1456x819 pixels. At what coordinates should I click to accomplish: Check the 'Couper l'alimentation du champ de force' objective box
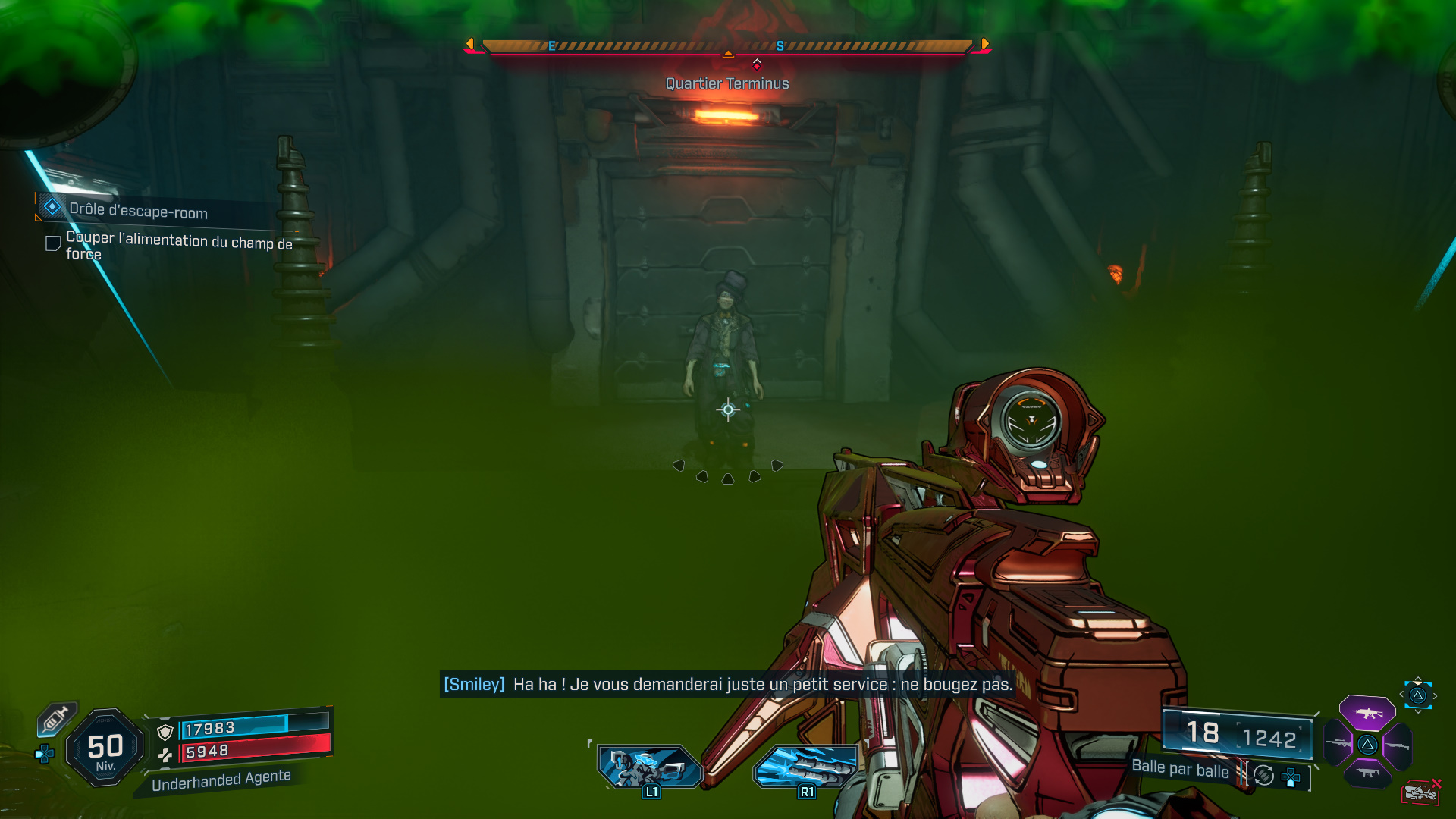(52, 243)
